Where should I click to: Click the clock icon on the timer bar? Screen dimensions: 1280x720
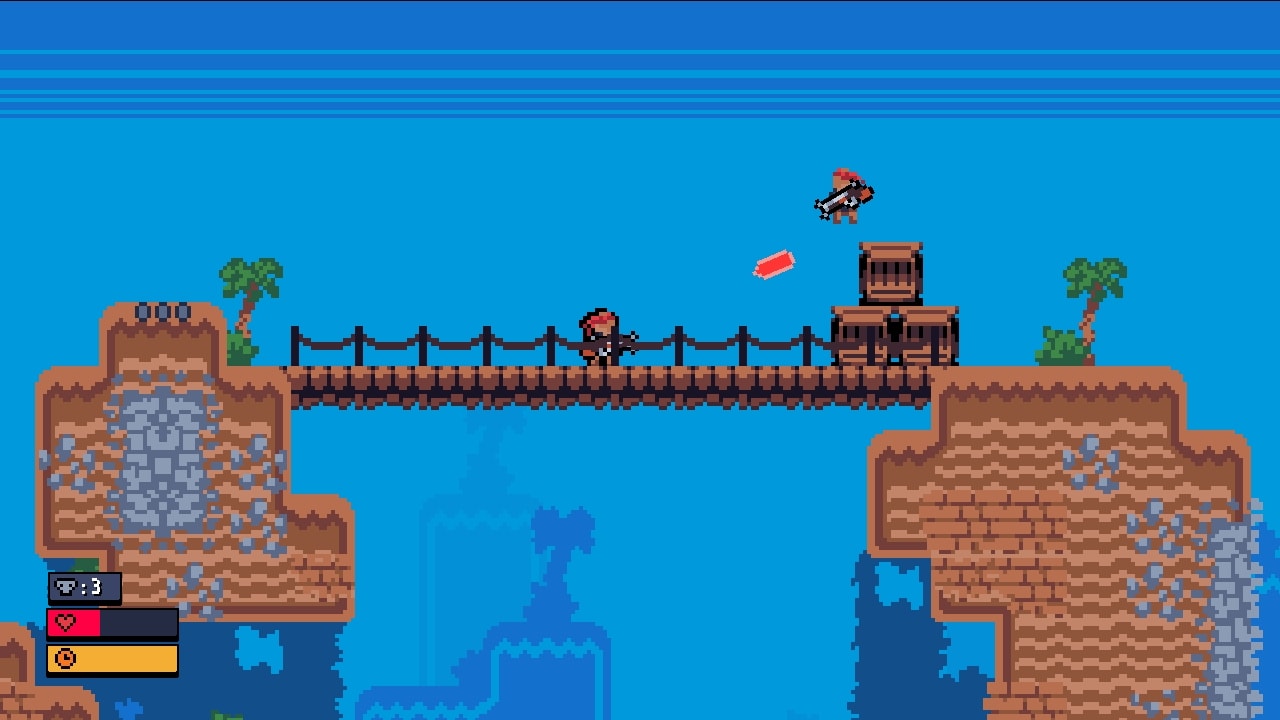66,659
